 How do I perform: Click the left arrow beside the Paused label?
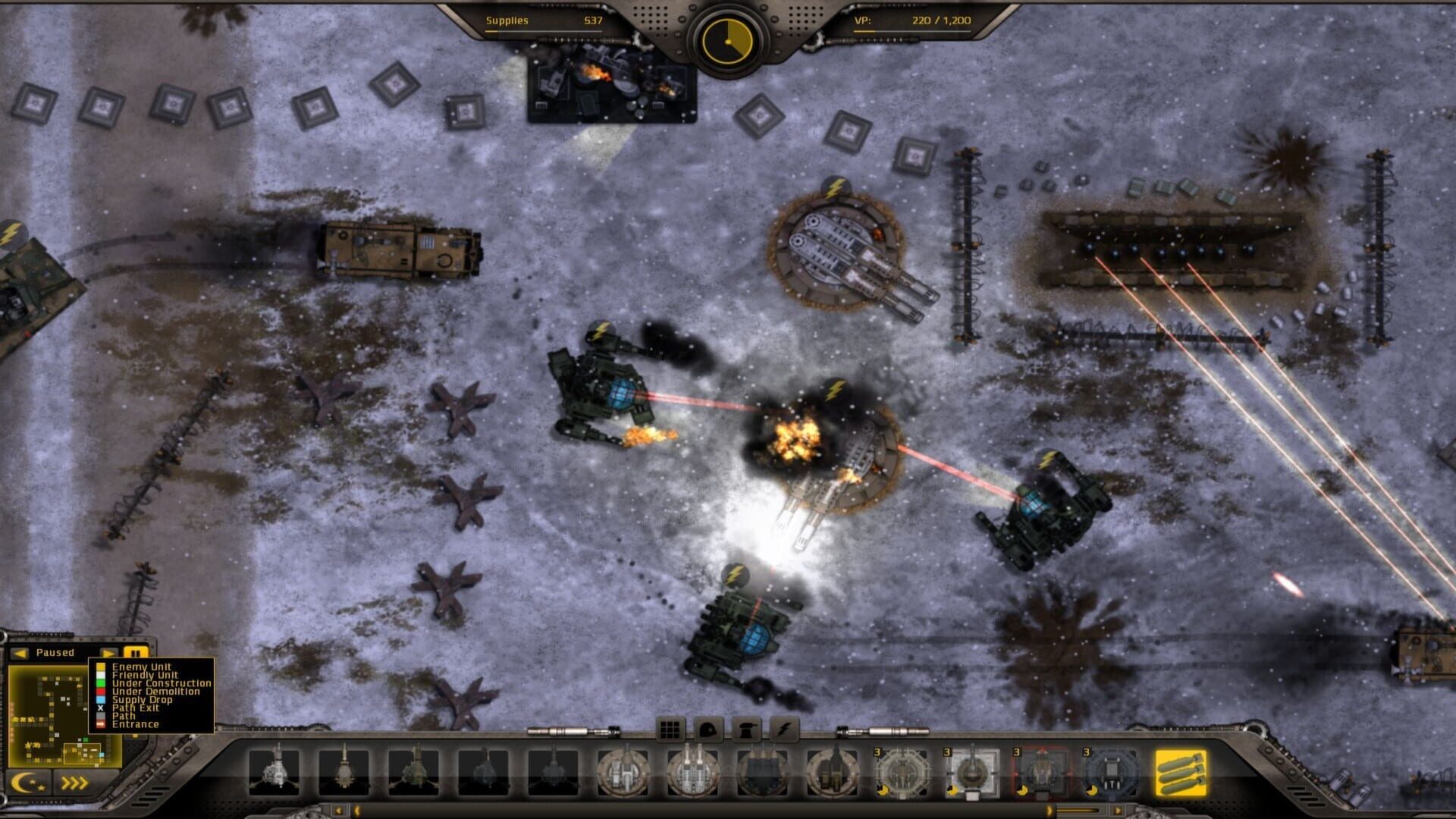pyautogui.click(x=20, y=653)
